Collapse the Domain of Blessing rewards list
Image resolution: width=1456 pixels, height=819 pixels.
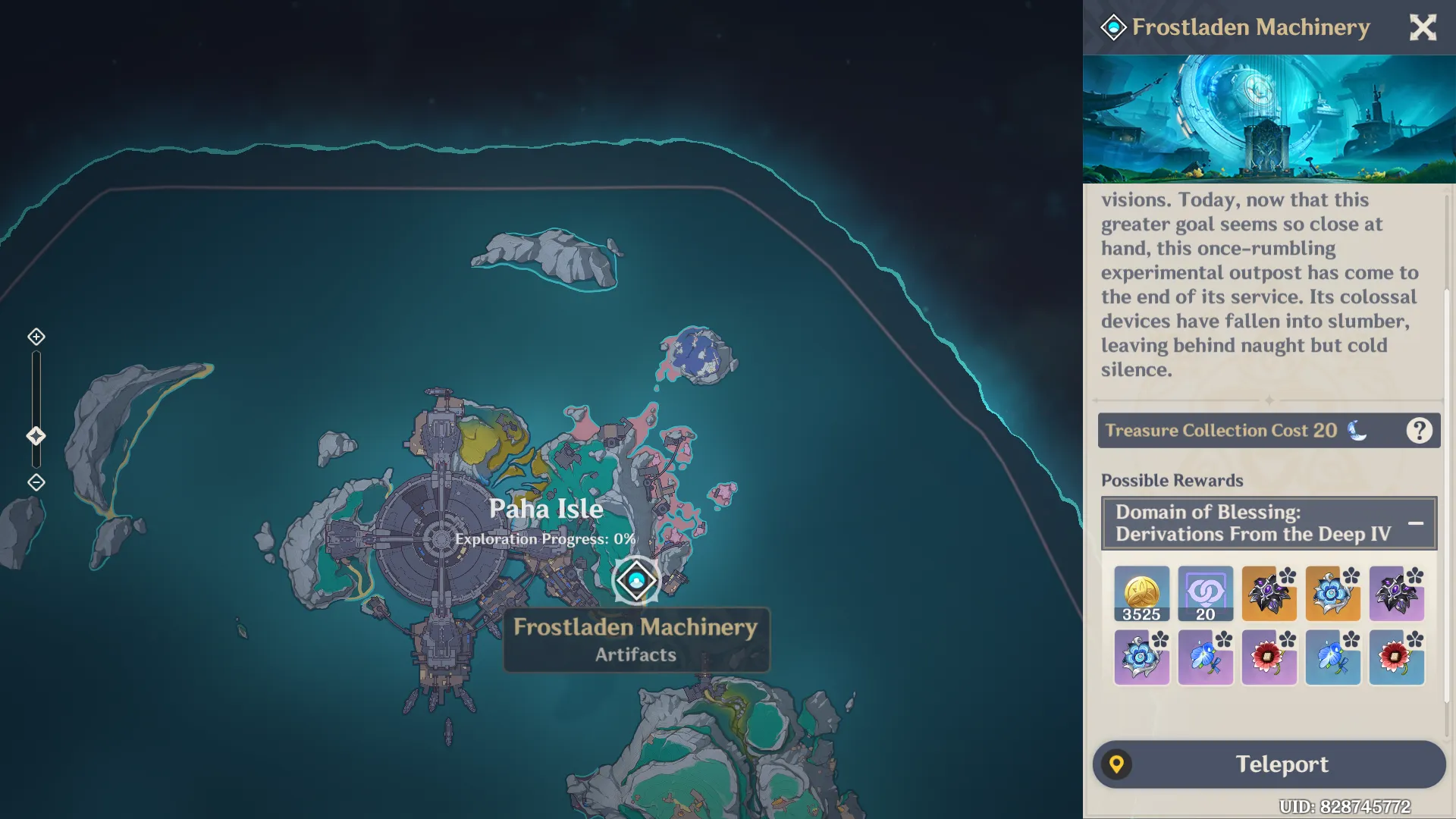pos(1415,523)
